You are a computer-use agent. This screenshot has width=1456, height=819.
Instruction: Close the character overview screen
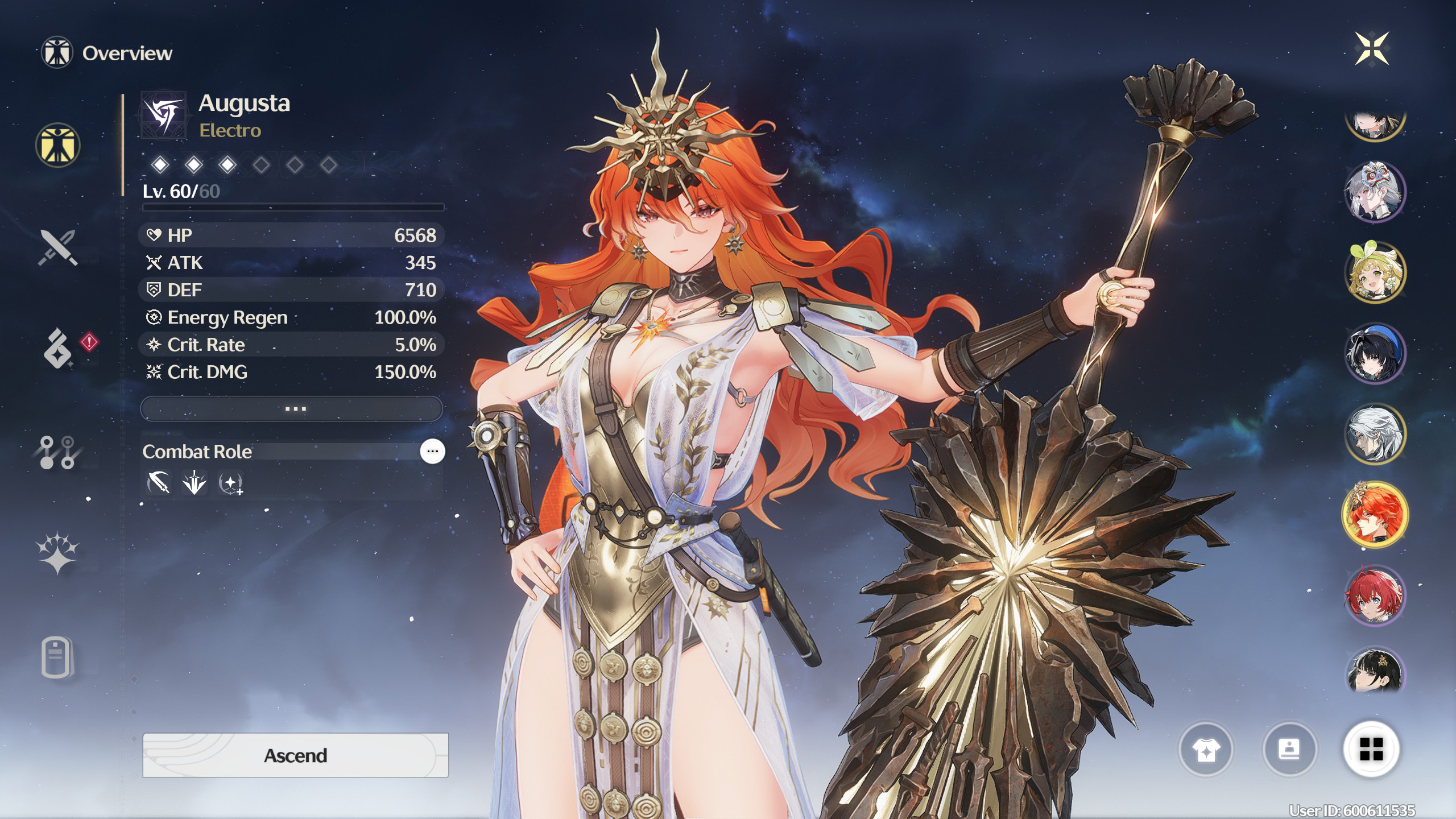[1372, 49]
